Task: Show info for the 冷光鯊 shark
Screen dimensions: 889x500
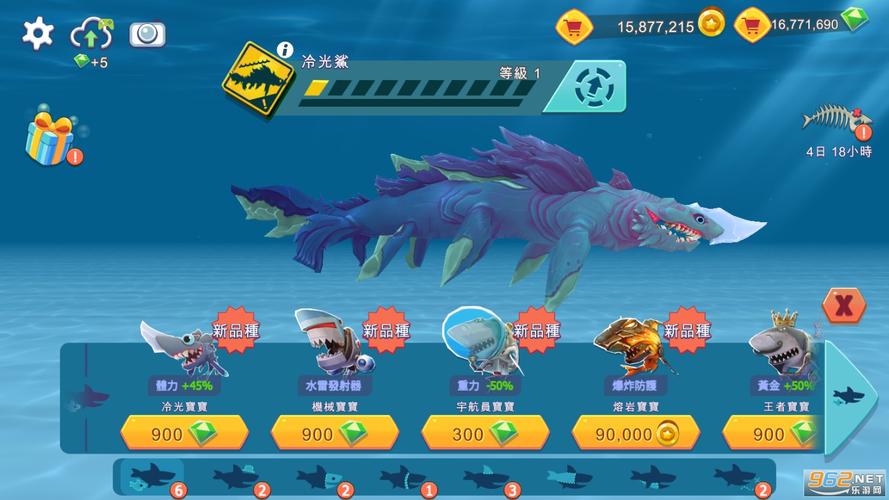Action: pos(285,49)
